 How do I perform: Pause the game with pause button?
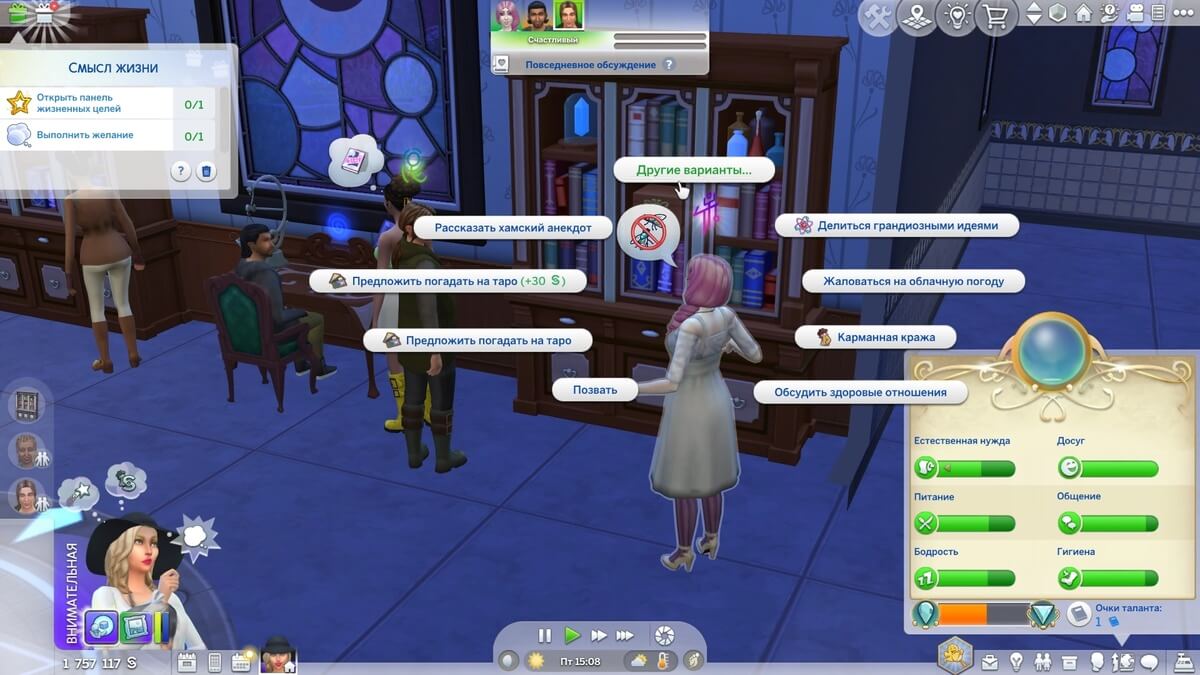click(545, 635)
